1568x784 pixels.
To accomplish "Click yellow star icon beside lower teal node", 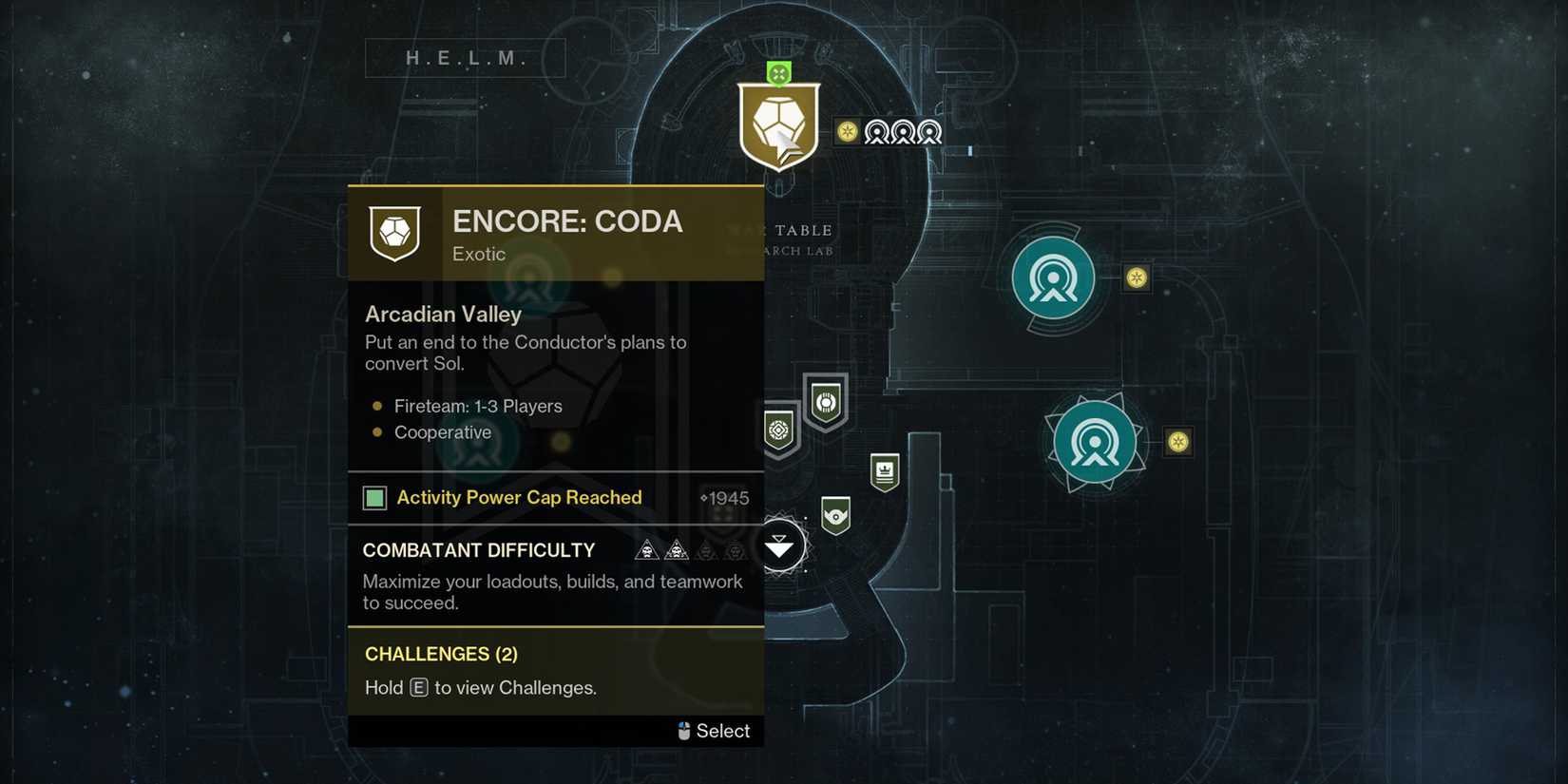I will [1178, 441].
